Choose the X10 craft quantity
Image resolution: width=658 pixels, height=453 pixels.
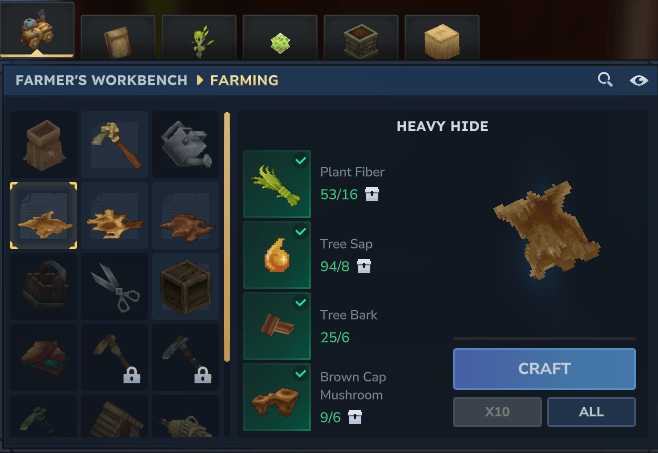coord(497,412)
